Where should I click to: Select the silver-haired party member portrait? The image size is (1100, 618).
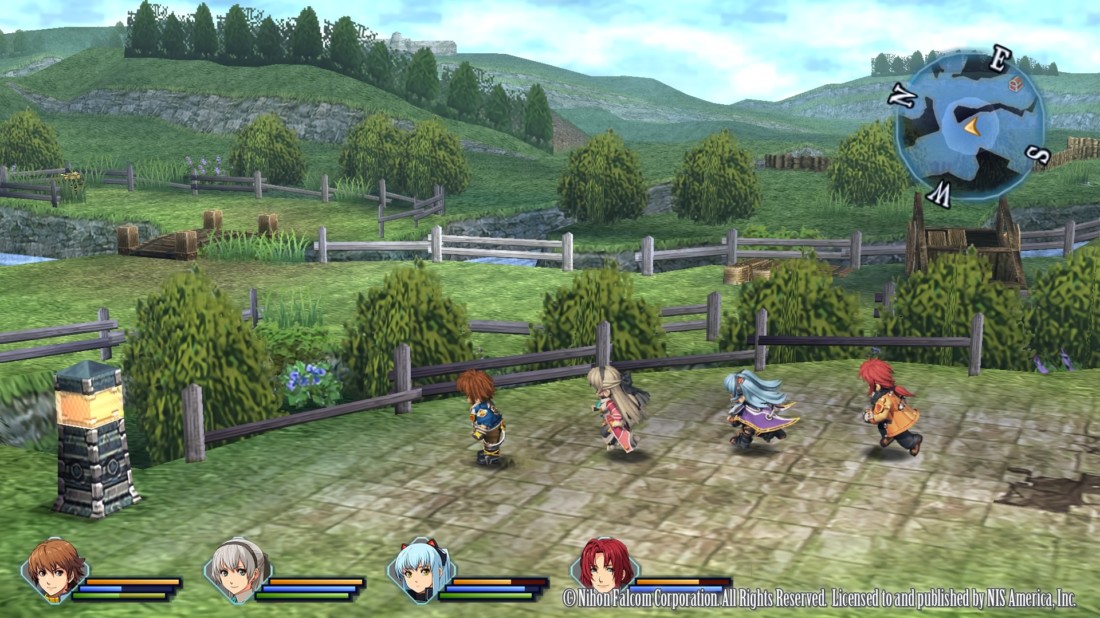pyautogui.click(x=238, y=571)
